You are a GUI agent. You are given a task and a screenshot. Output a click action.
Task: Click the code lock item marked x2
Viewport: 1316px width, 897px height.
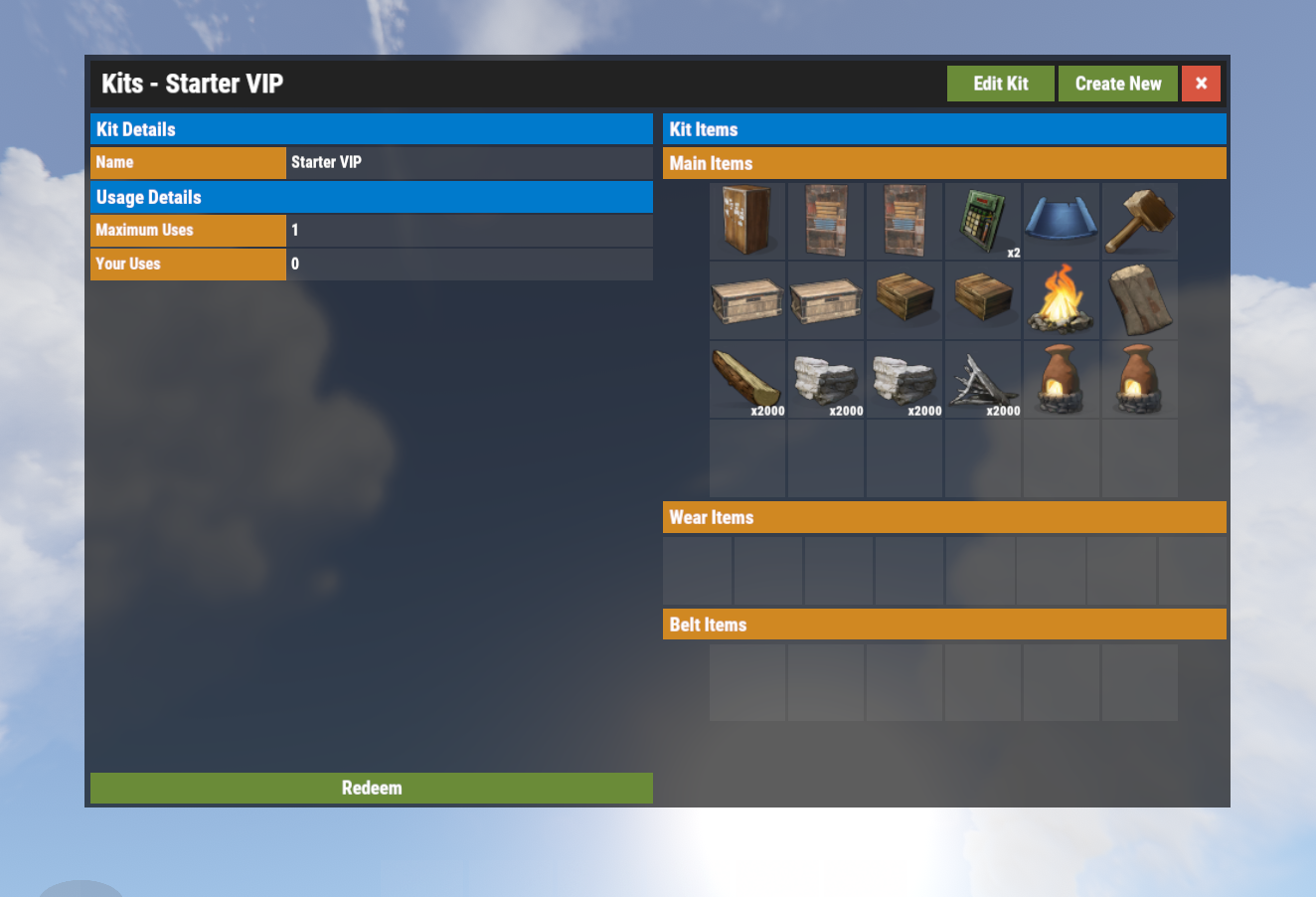(983, 220)
